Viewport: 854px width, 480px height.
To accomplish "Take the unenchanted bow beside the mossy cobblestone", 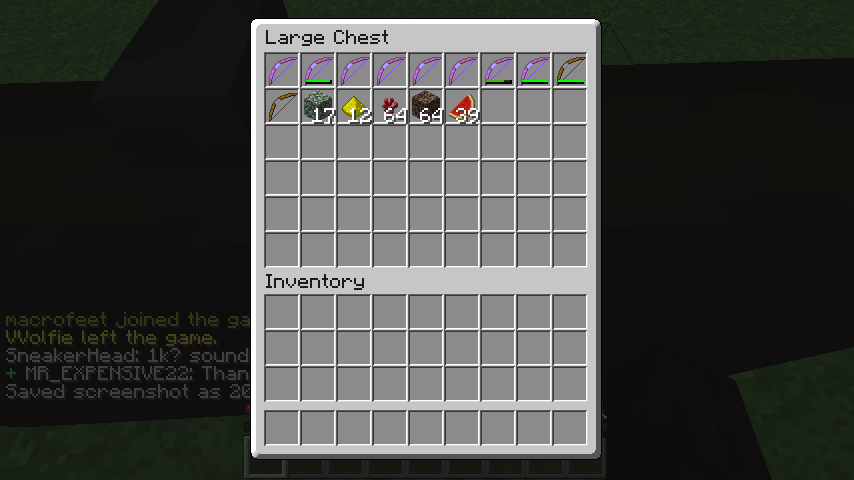I will (282, 106).
